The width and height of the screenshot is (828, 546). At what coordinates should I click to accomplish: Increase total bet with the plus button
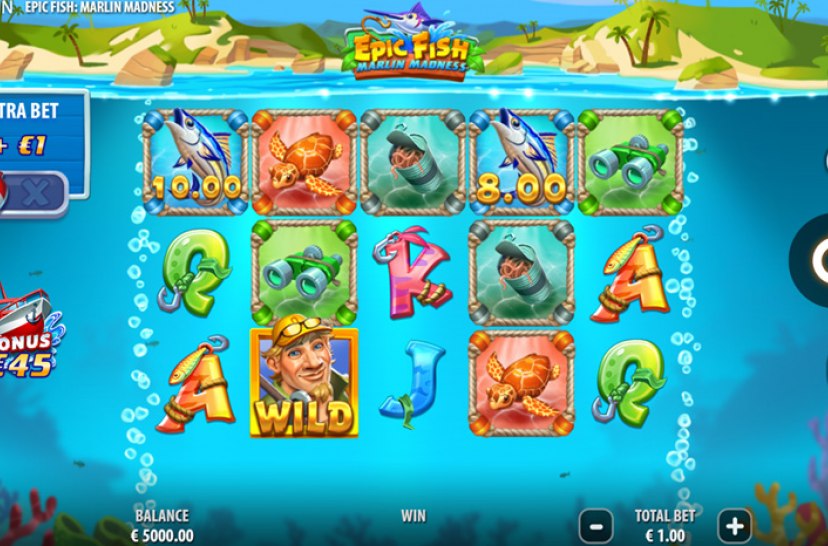tap(734, 524)
